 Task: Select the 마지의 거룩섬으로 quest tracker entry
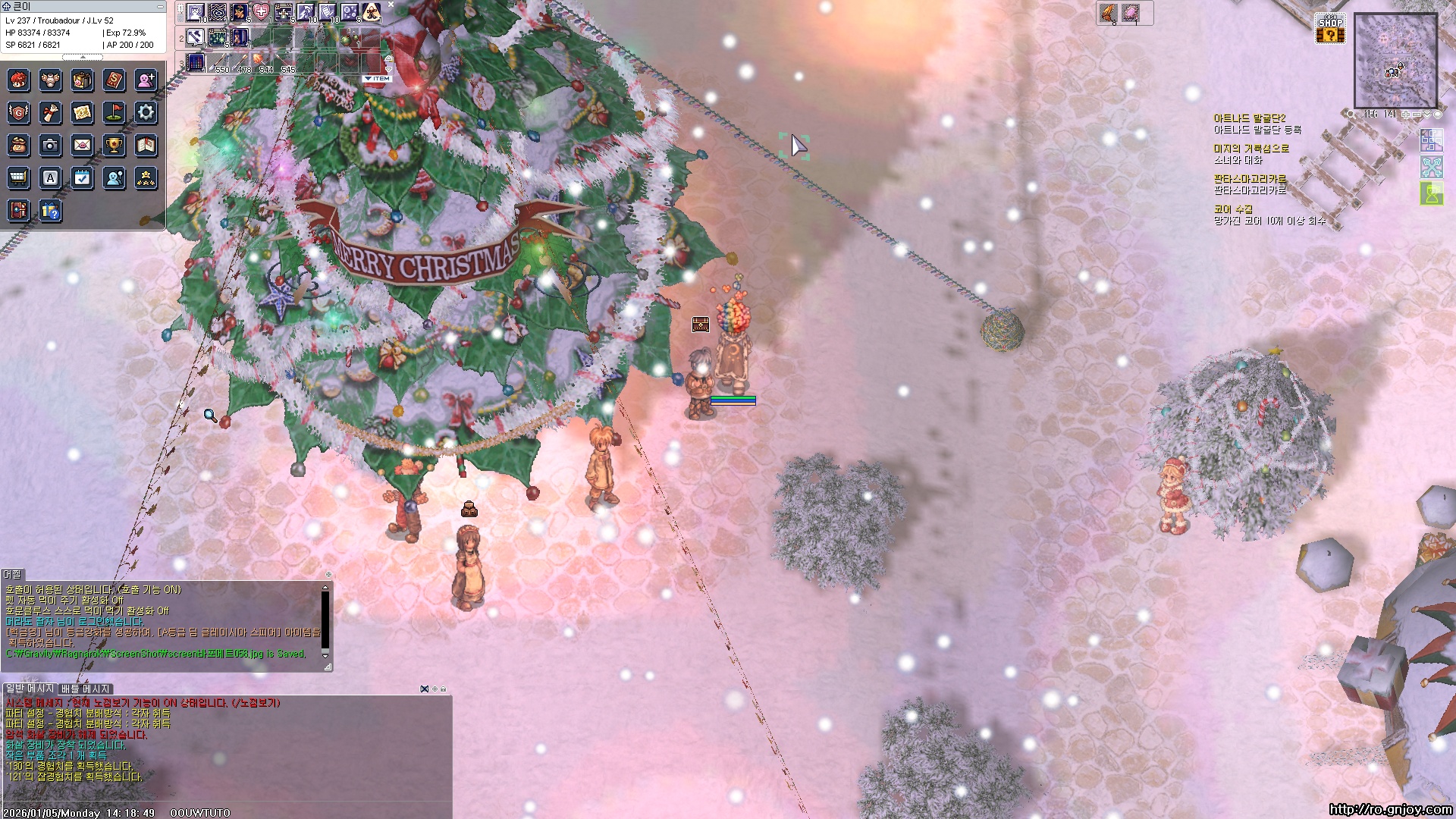(x=1250, y=149)
